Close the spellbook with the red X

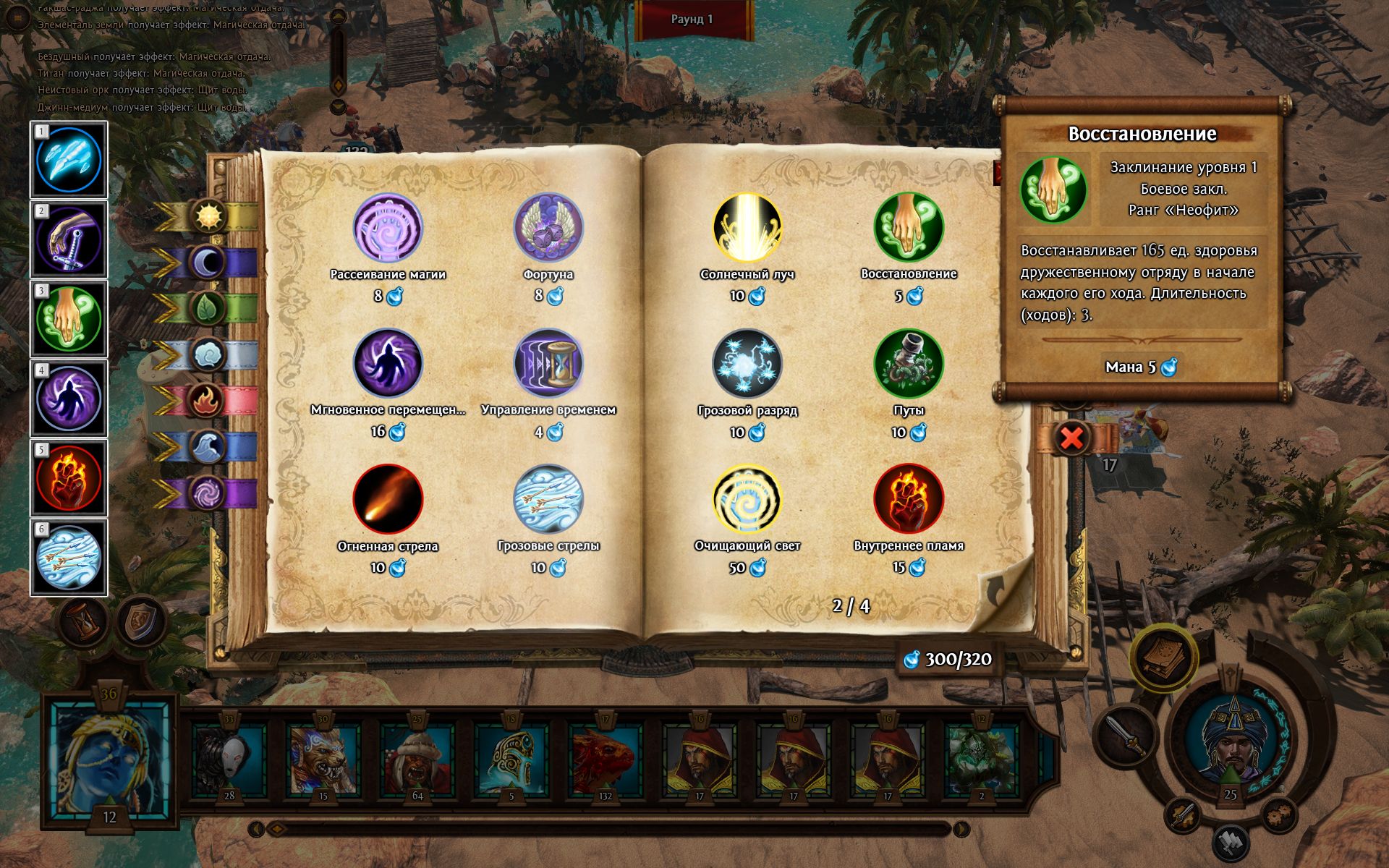tap(1071, 438)
